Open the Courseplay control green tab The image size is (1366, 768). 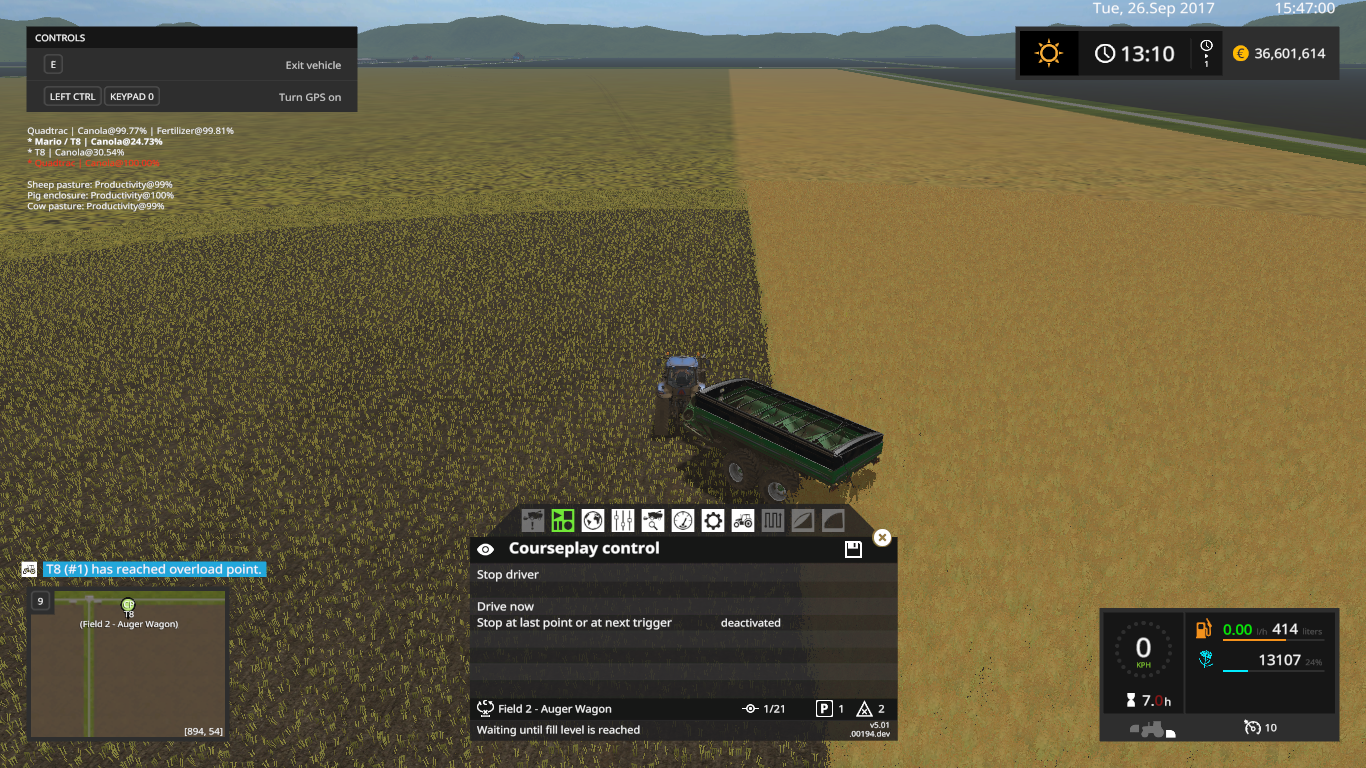(561, 520)
